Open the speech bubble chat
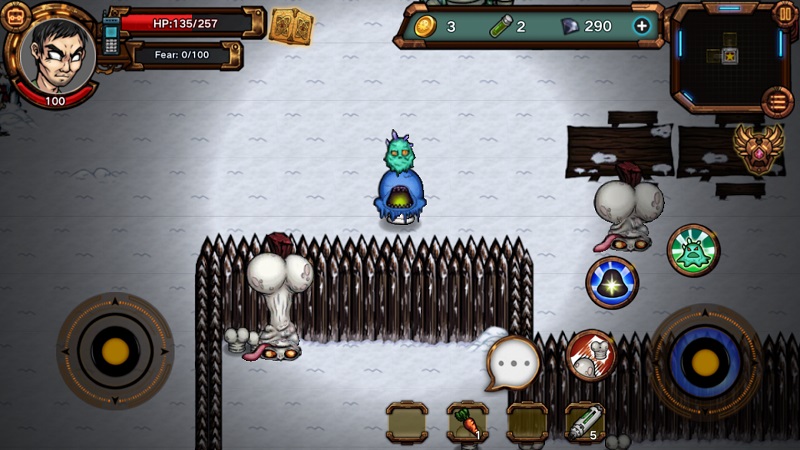This screenshot has height=450, width=800. click(513, 364)
